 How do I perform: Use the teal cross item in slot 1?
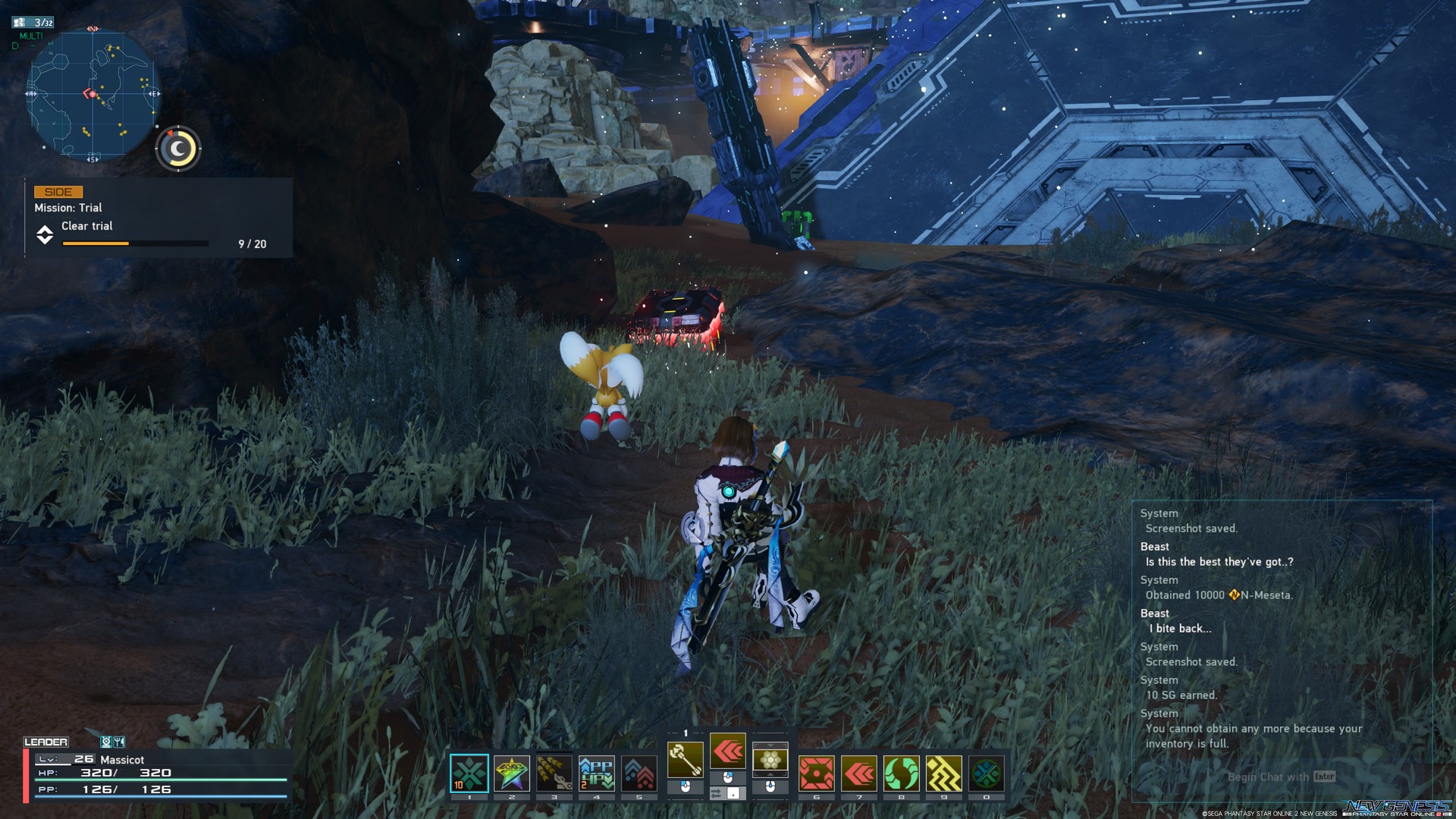(469, 773)
